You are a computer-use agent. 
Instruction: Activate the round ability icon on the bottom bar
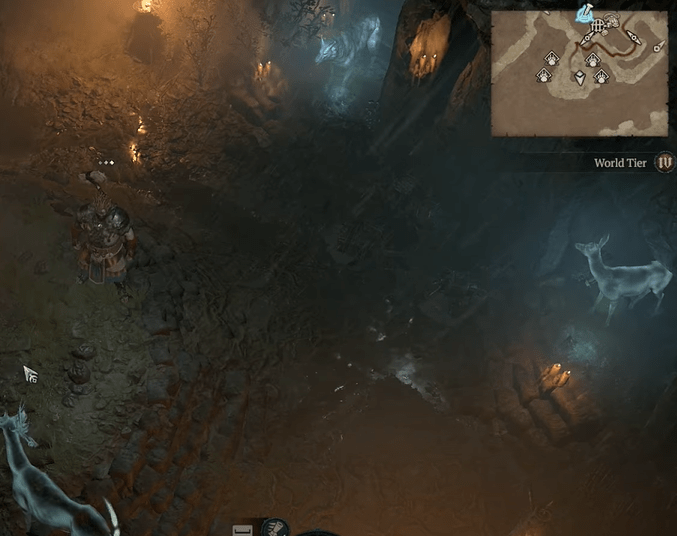pos(276,528)
